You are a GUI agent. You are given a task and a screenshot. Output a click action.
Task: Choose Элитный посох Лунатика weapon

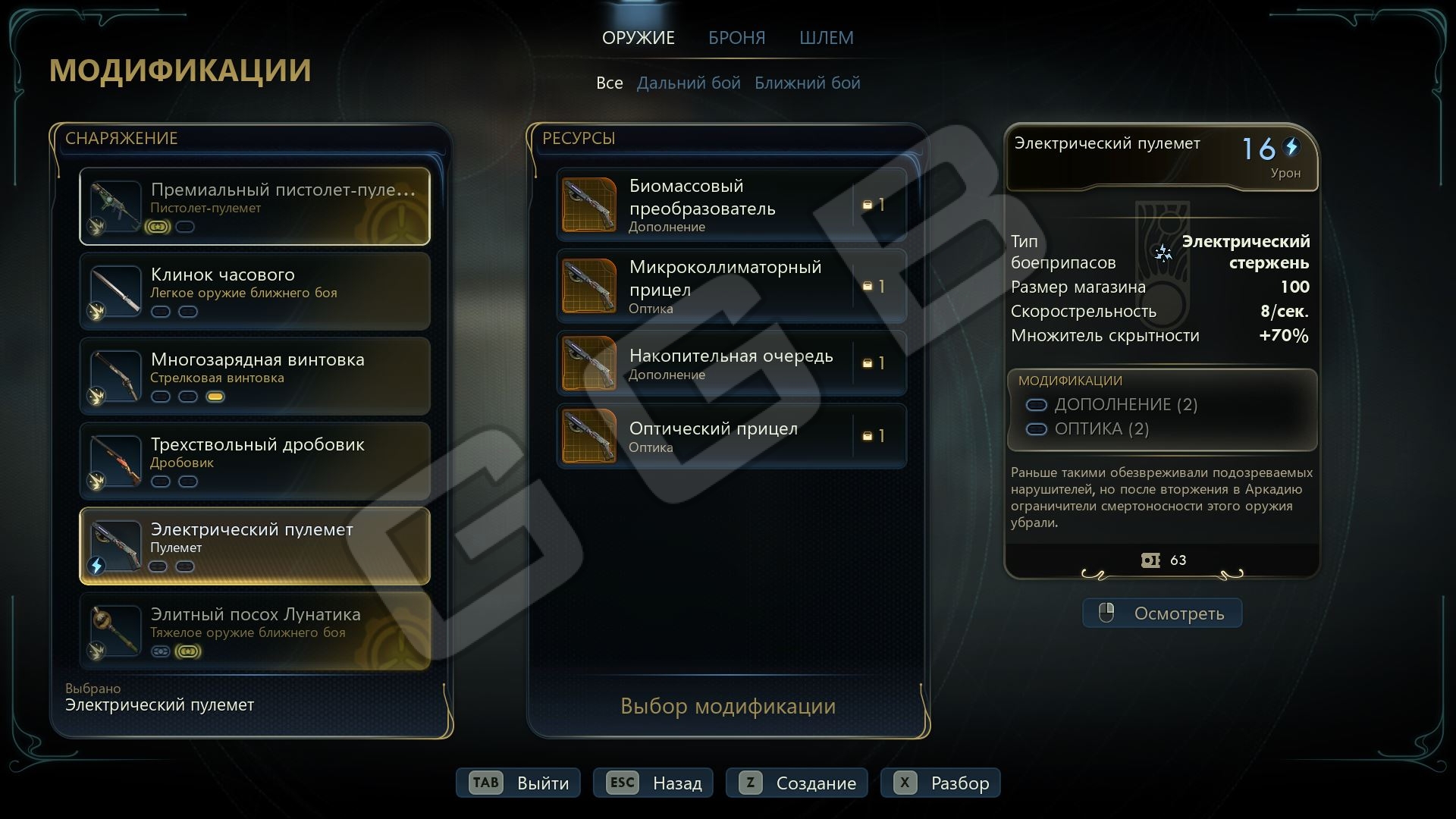pos(255,631)
